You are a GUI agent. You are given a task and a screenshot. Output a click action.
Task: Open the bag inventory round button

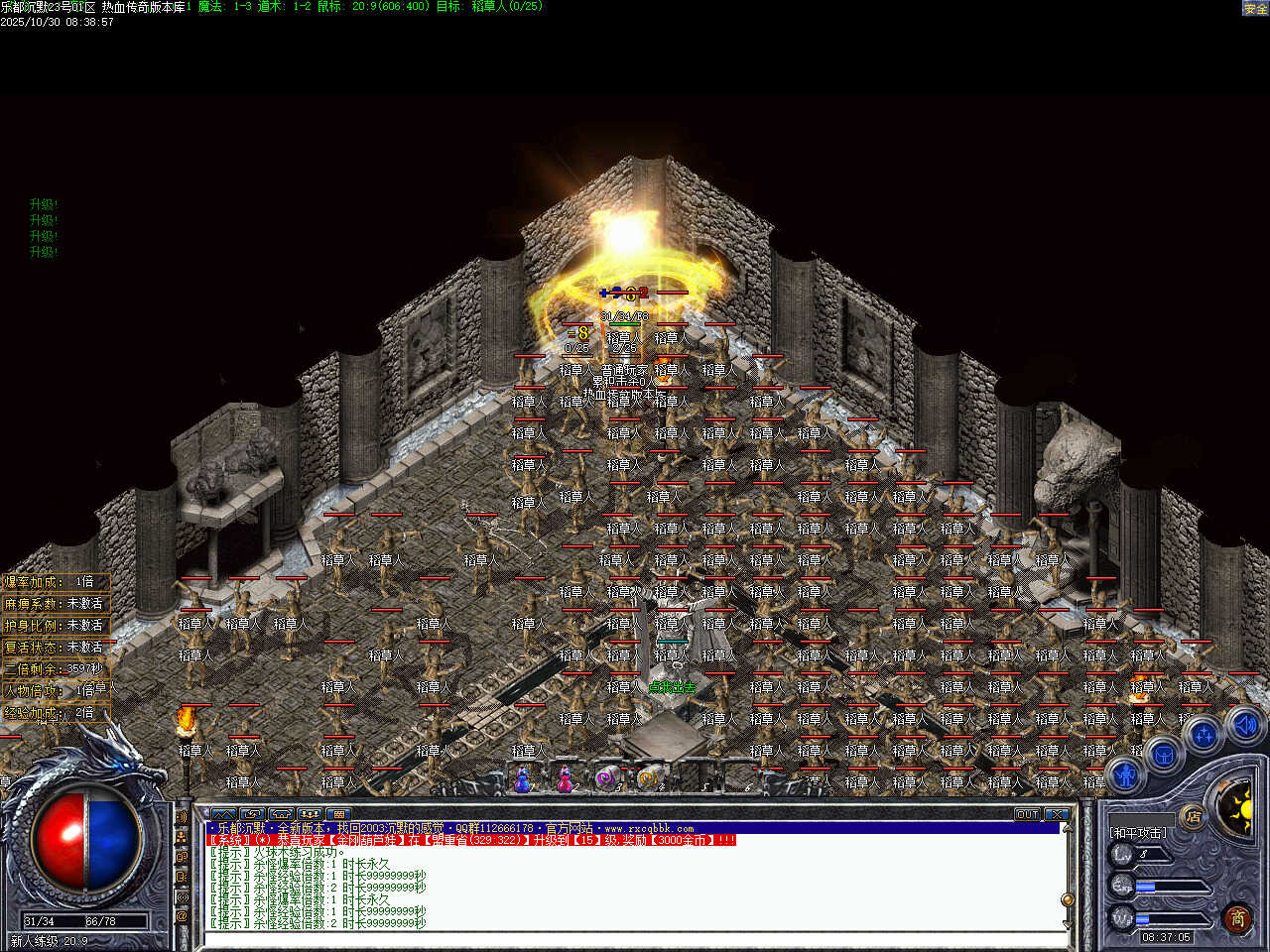1163,757
